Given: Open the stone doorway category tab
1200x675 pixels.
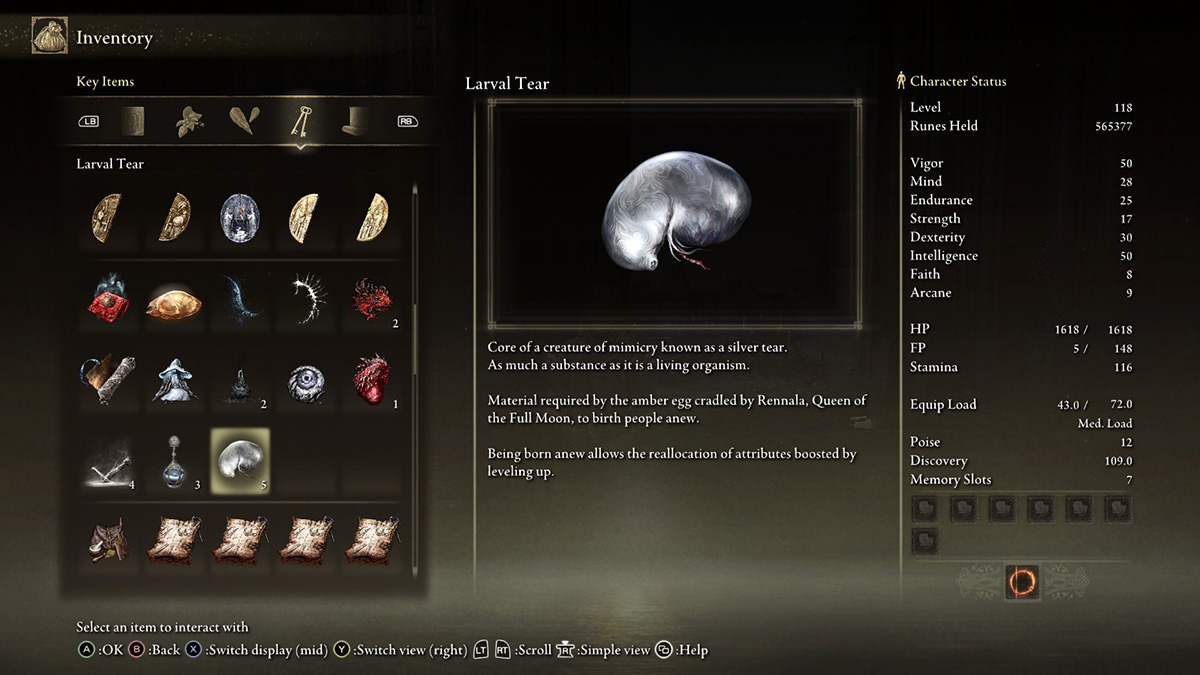Looking at the screenshot, I should 134,121.
